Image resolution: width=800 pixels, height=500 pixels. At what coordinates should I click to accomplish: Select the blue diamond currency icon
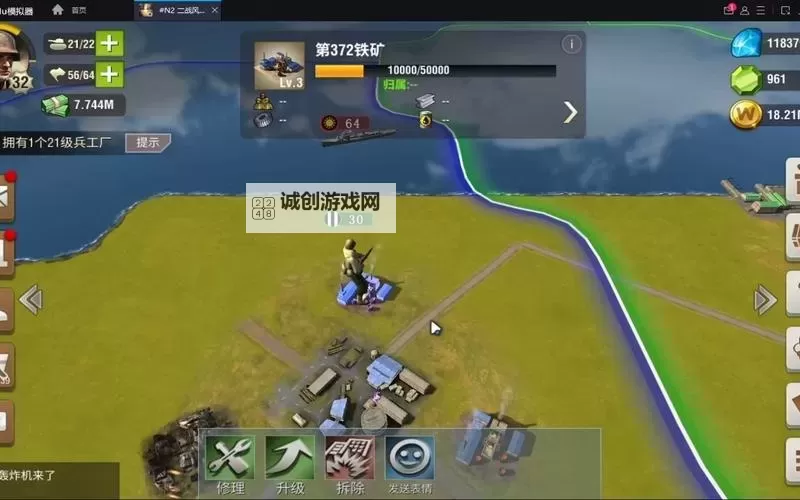pyautogui.click(x=746, y=43)
